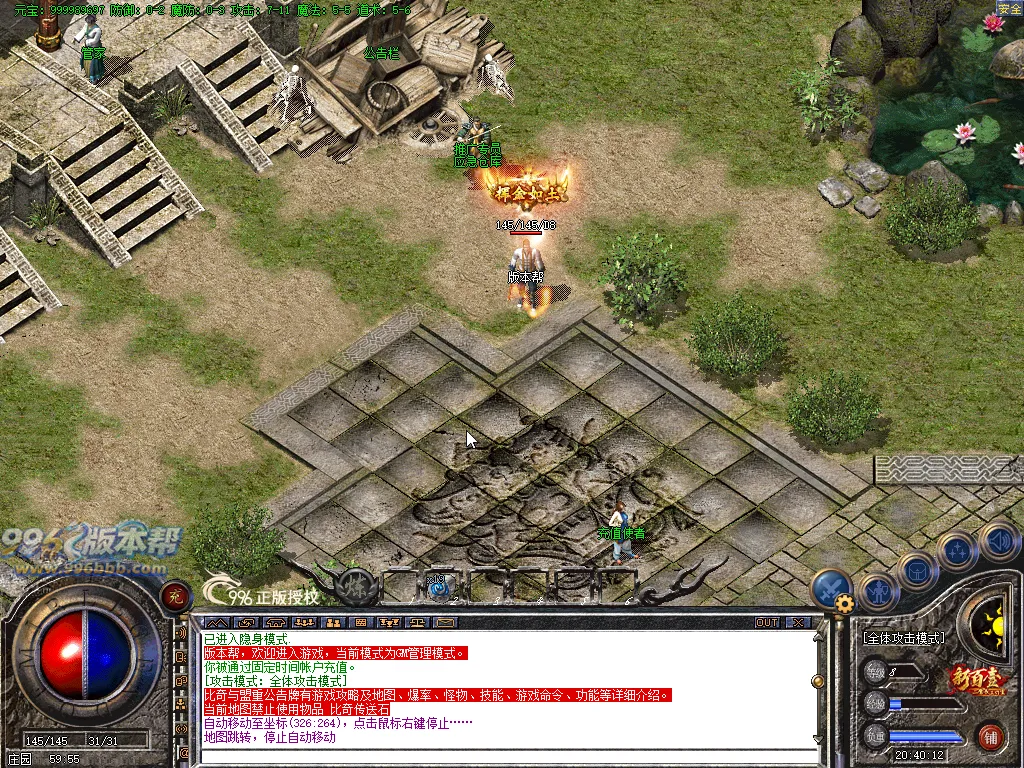The image size is (1024, 768).
Task: Toggle sound with the speaker button
Action: [x=997, y=541]
